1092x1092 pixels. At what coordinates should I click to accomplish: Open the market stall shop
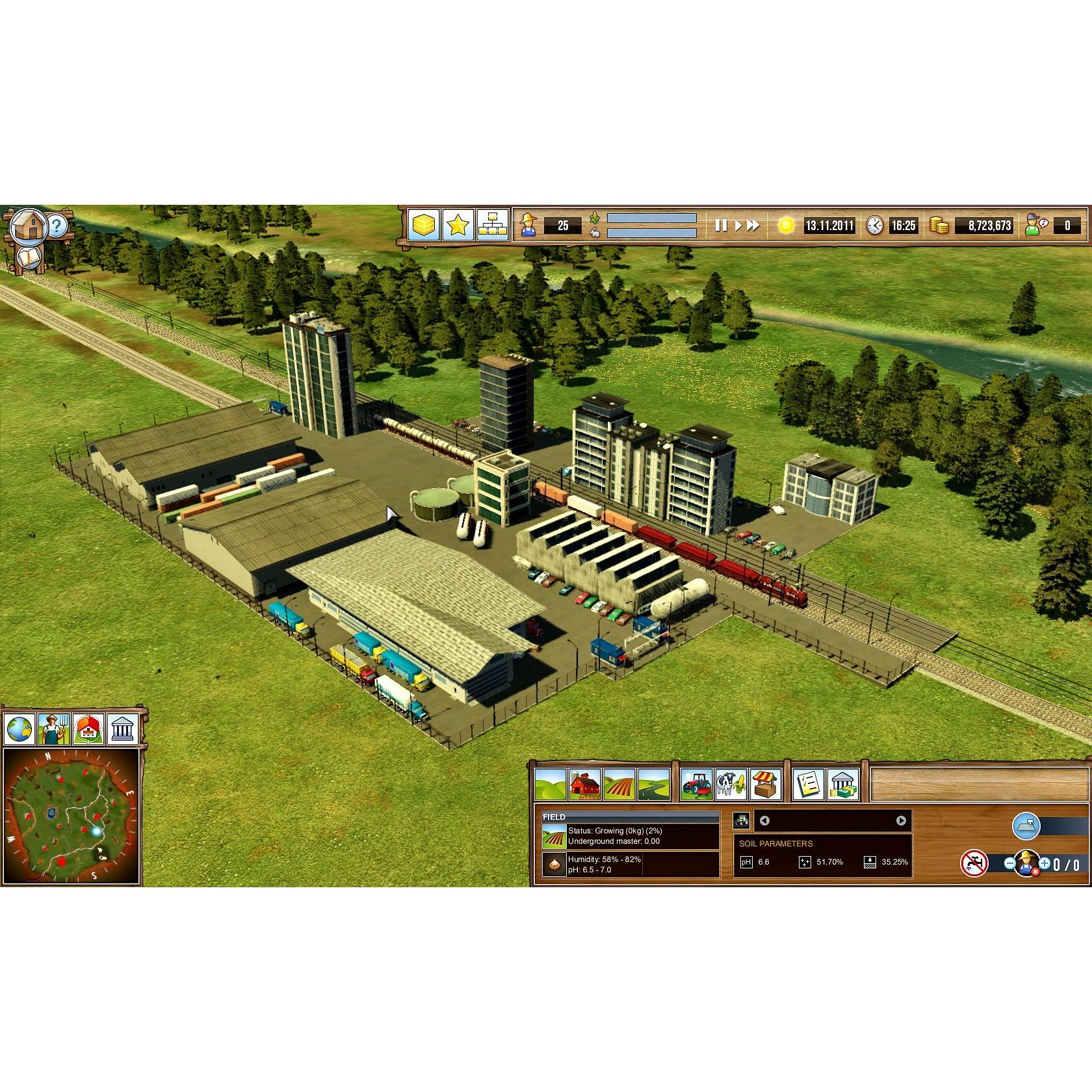pyautogui.click(x=766, y=785)
